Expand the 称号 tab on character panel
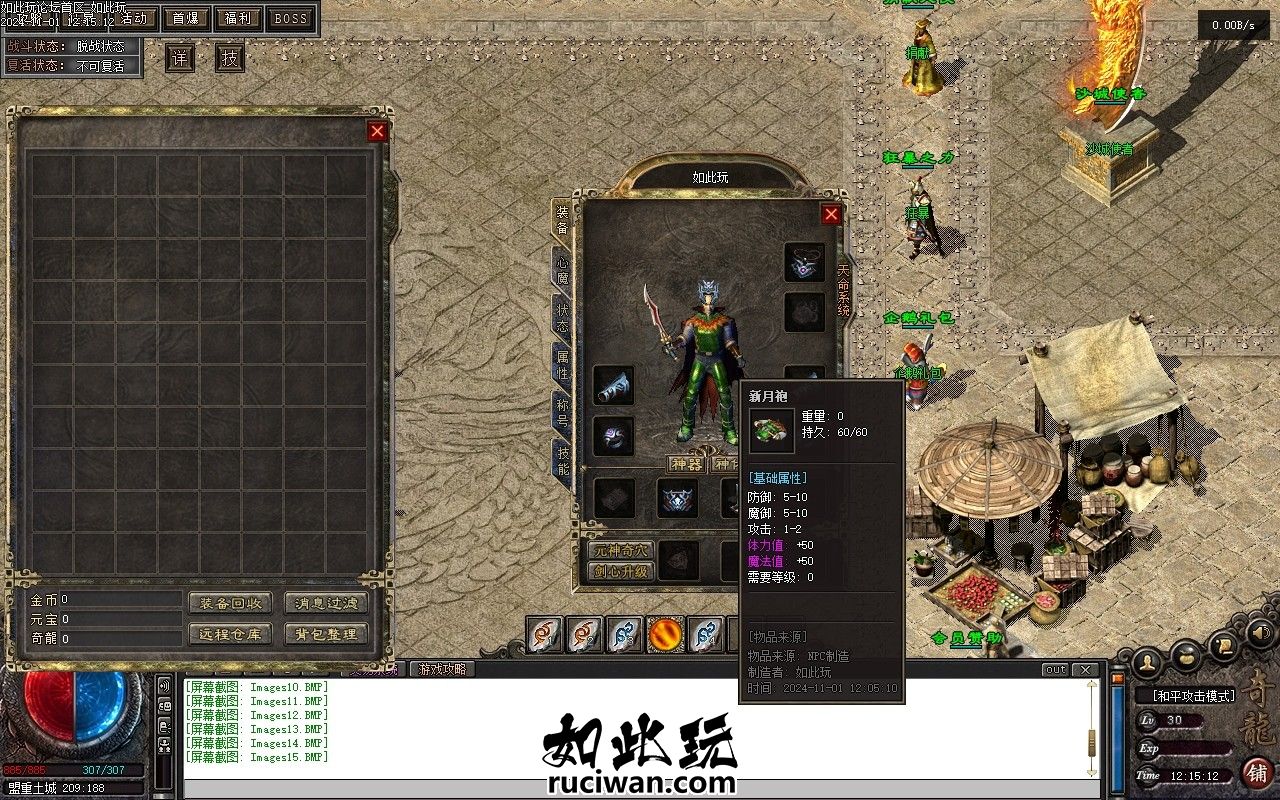Screen dimensions: 1280x800 561,406
